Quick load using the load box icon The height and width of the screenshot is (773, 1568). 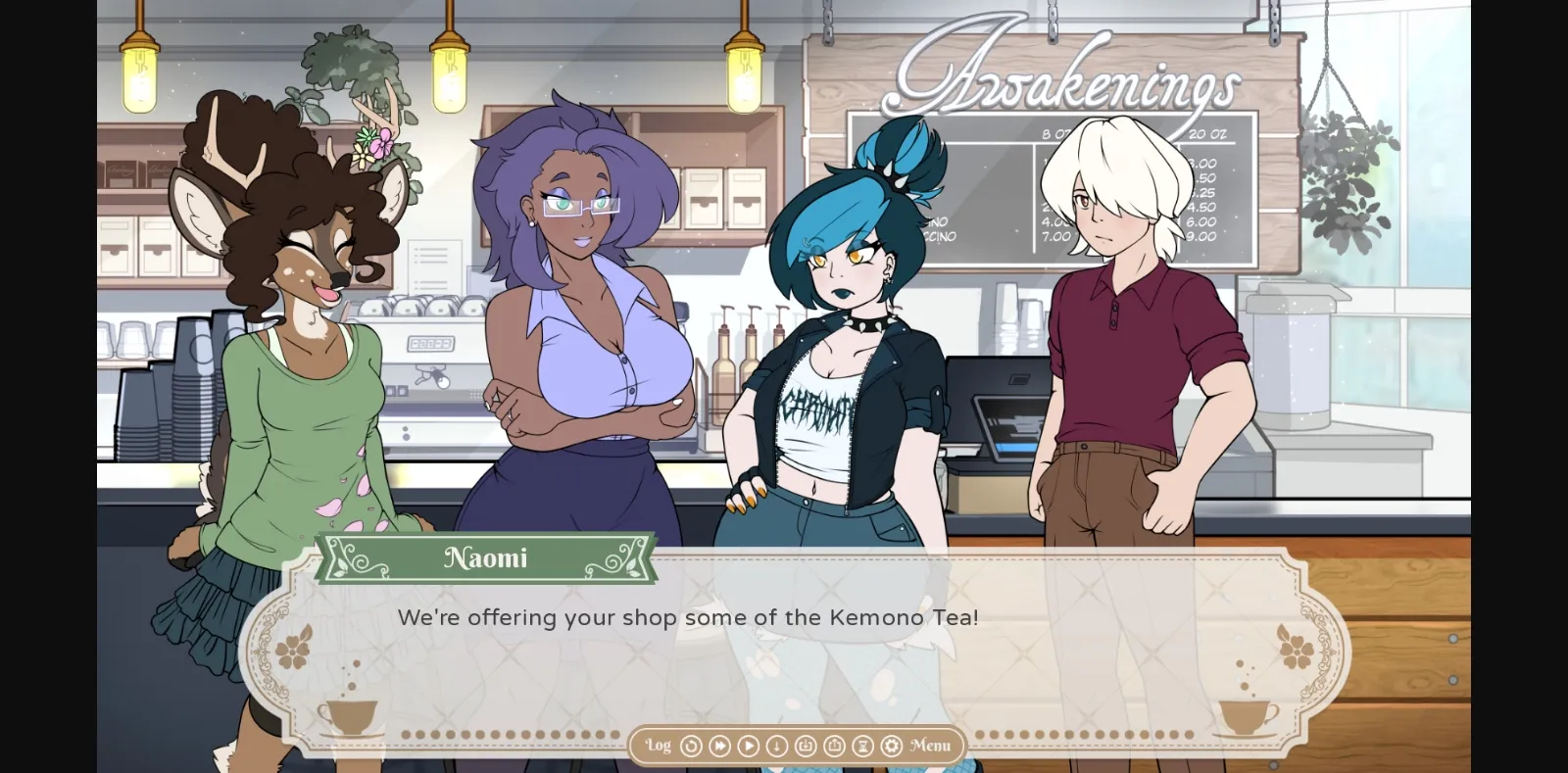click(834, 746)
